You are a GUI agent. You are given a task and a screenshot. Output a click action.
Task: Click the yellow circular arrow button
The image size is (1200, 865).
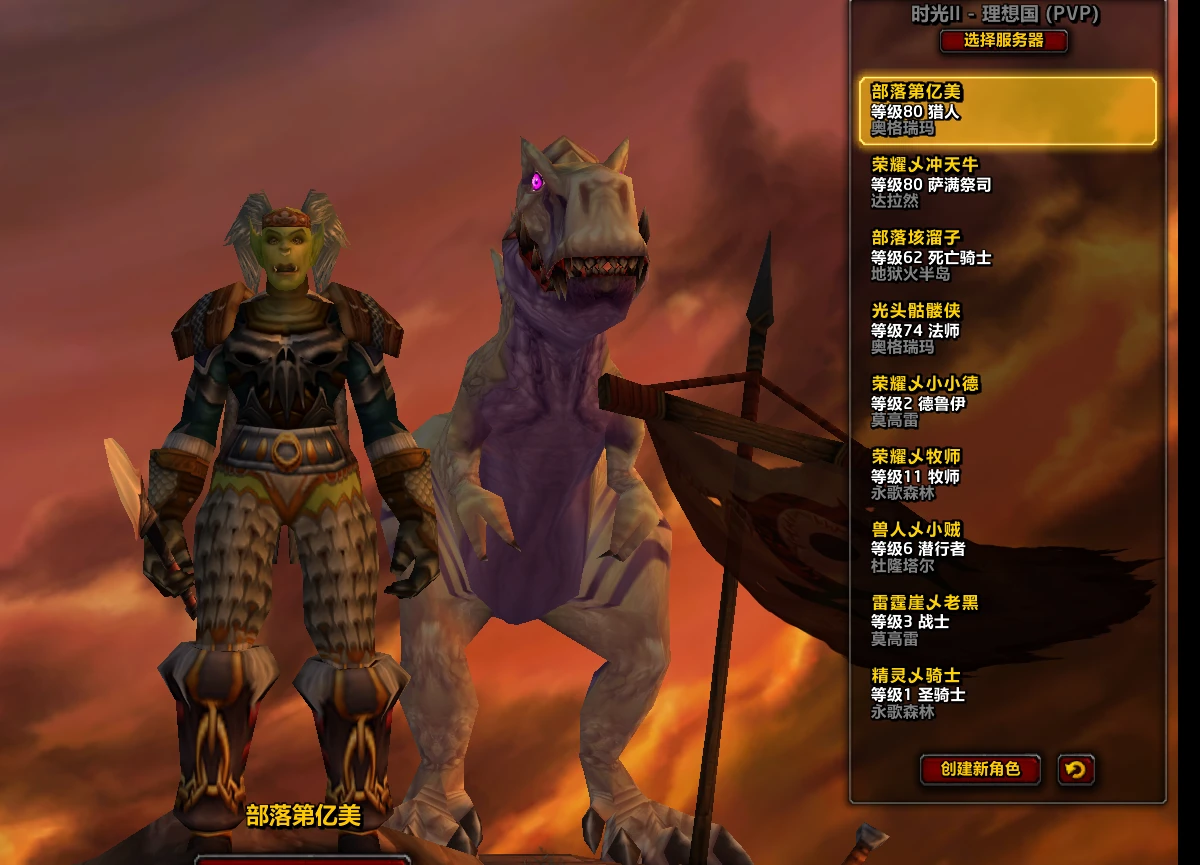(x=1076, y=769)
